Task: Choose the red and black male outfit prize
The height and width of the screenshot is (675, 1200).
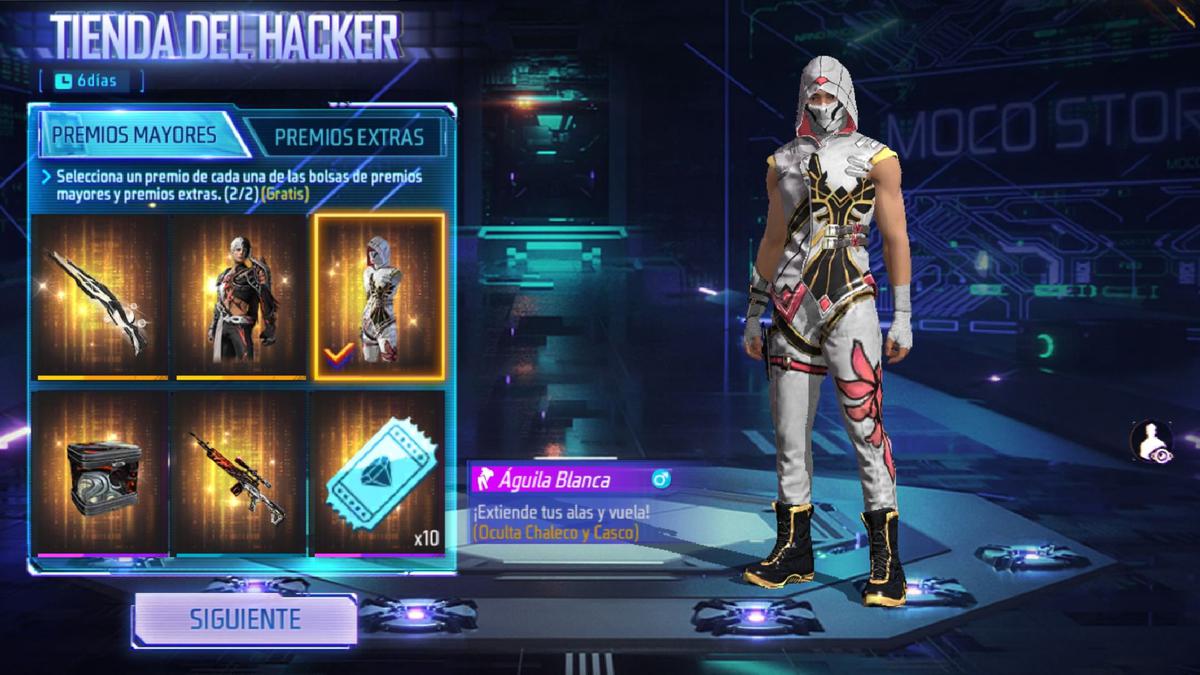Action: [x=240, y=297]
